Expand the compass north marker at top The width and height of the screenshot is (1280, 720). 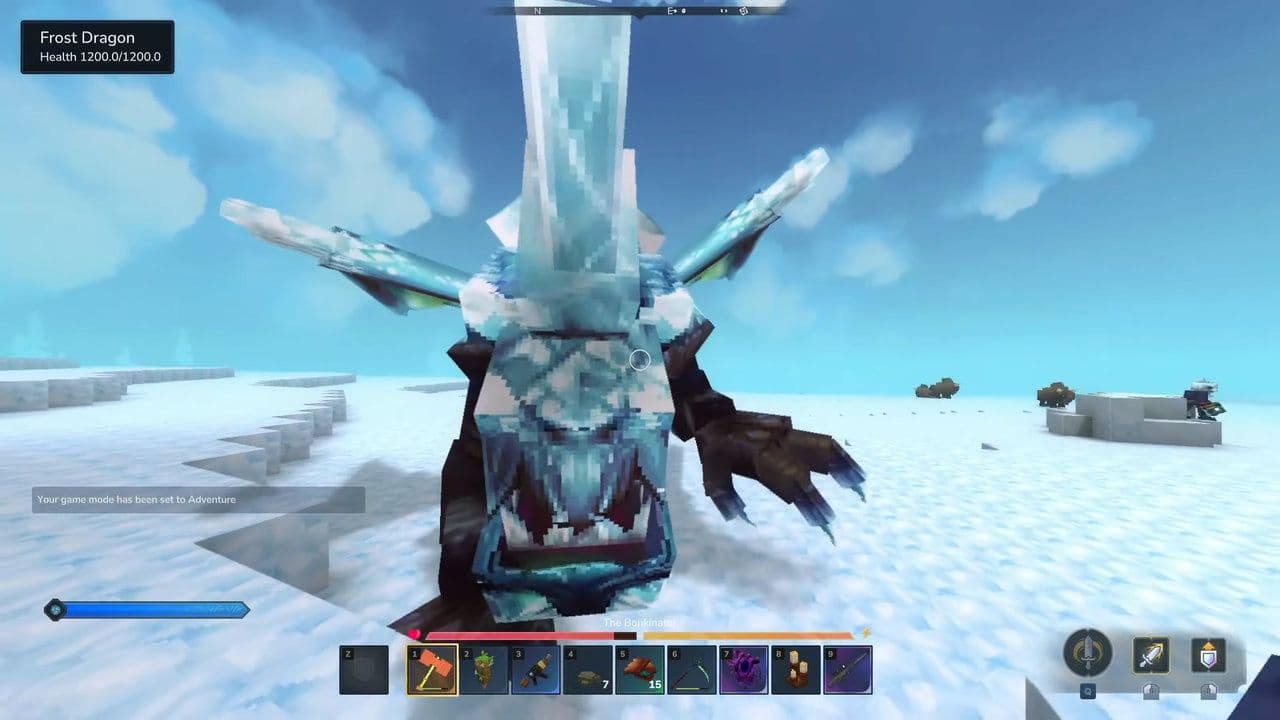[x=538, y=10]
